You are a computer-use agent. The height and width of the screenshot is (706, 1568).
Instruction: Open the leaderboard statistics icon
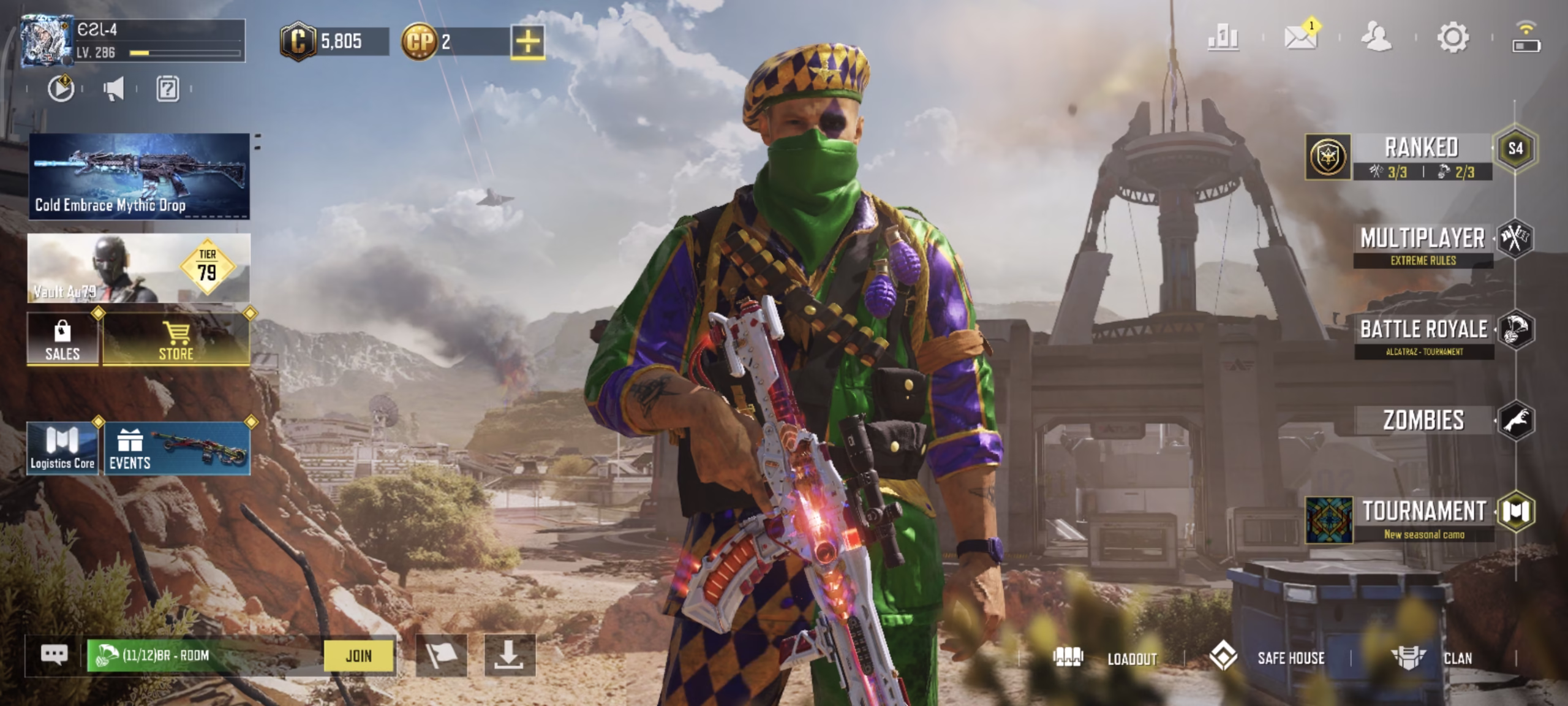[x=1222, y=38]
